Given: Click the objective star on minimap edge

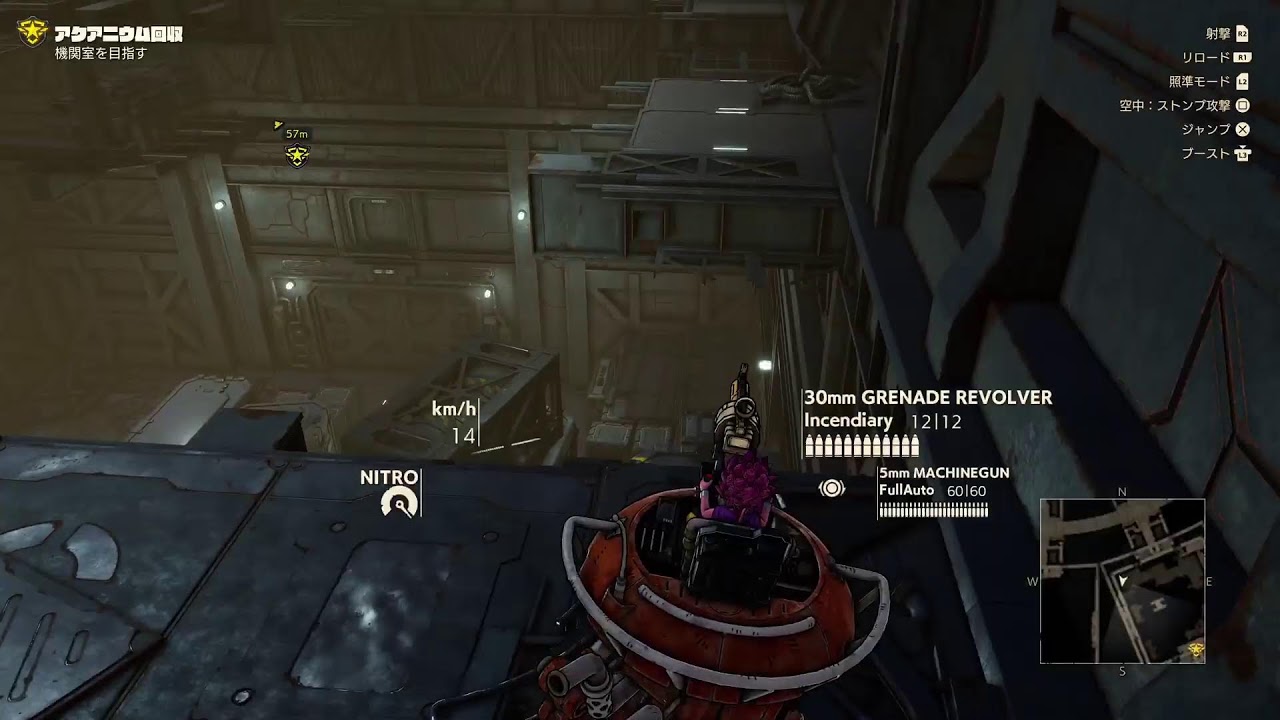Looking at the screenshot, I should pyautogui.click(x=1196, y=652).
